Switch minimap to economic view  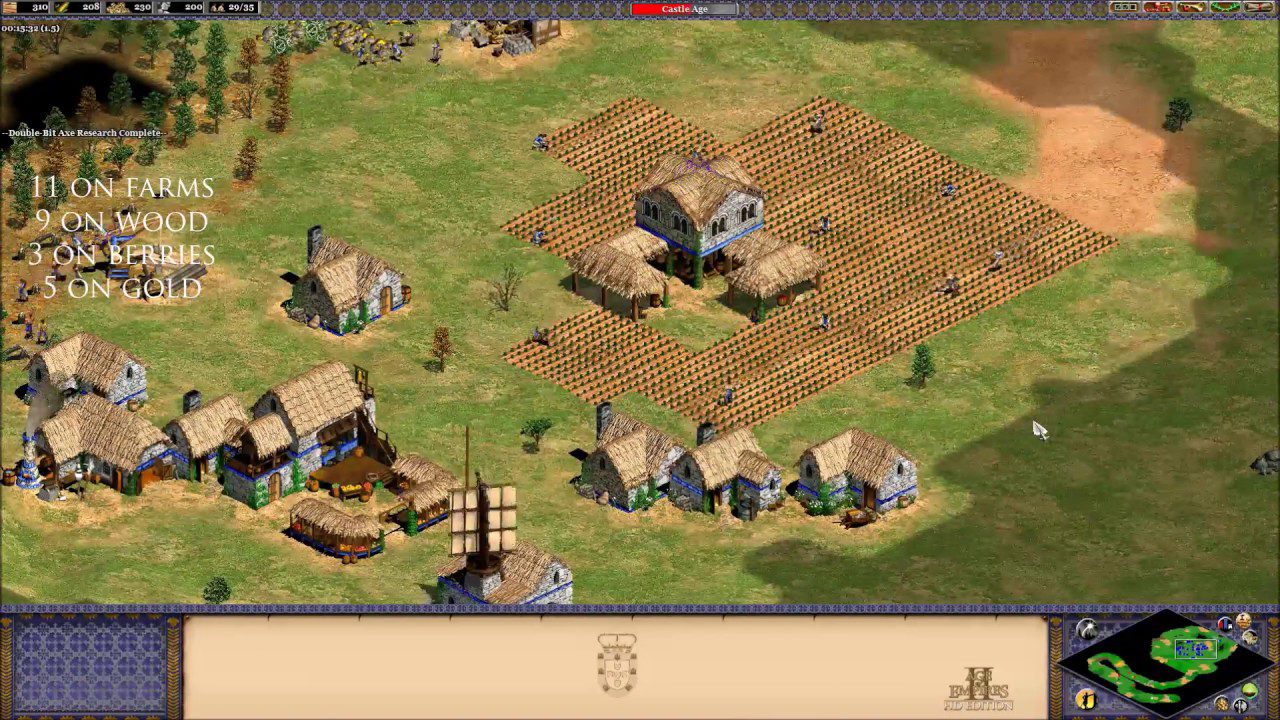1222,703
